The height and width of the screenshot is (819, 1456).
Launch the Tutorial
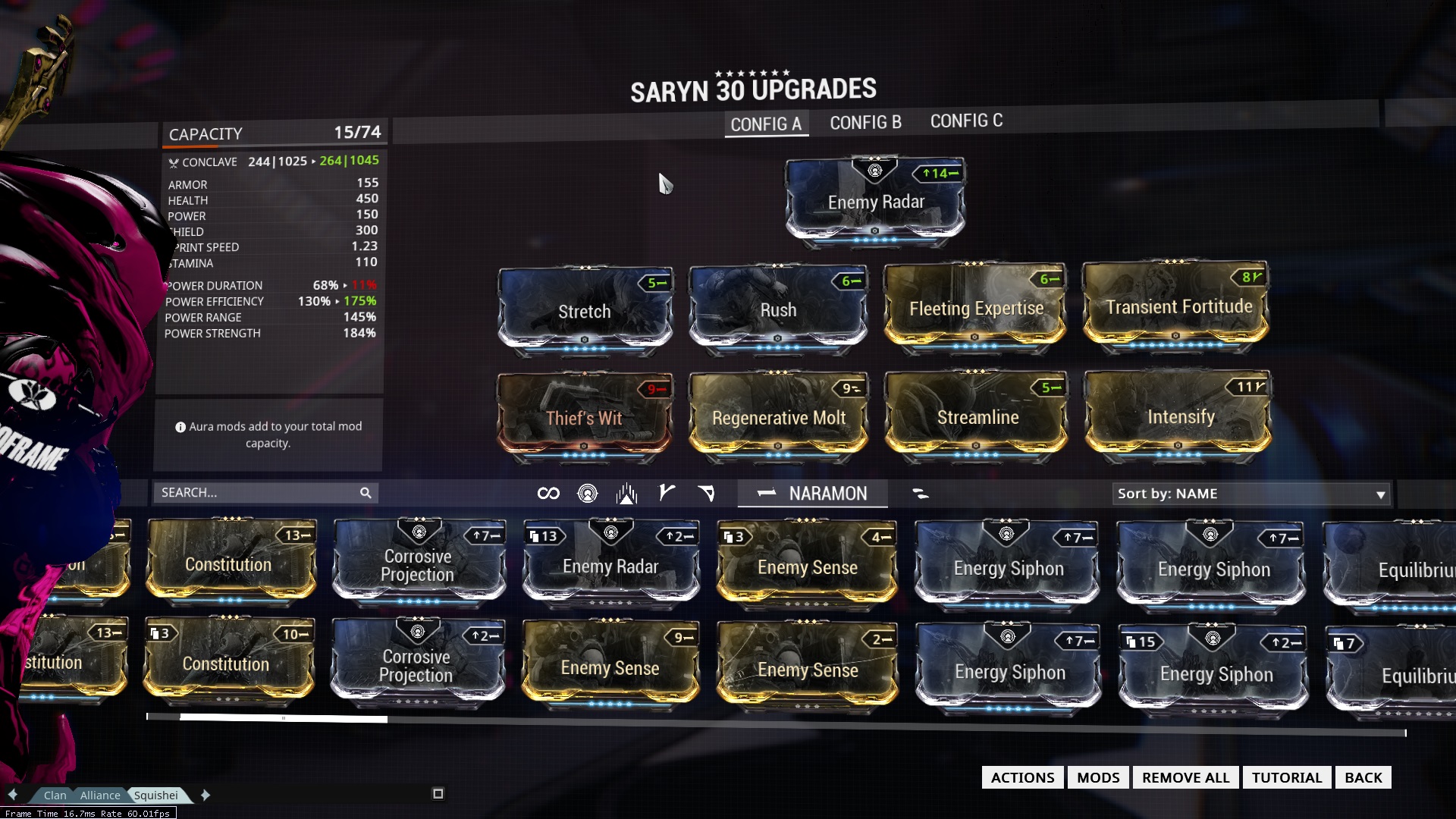[x=1286, y=777]
